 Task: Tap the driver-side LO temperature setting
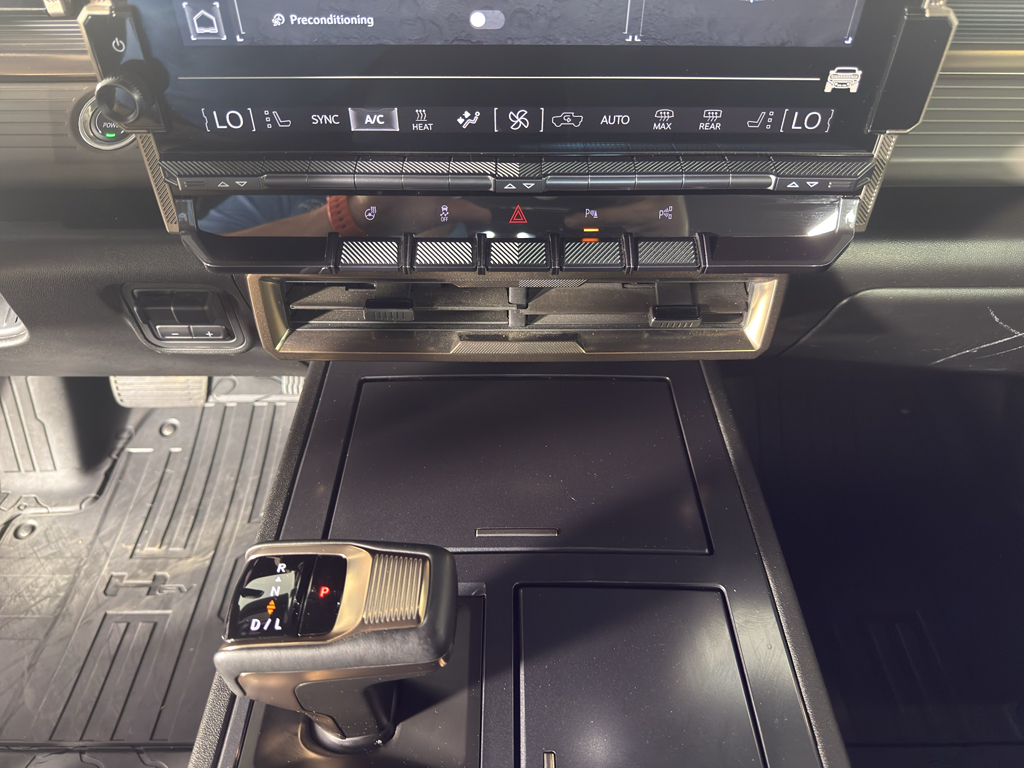[x=228, y=120]
